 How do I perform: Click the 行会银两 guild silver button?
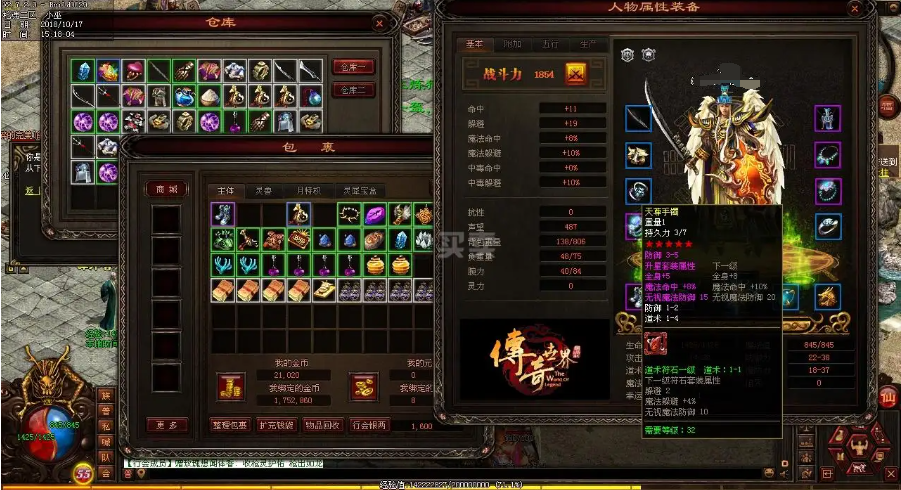click(x=372, y=425)
